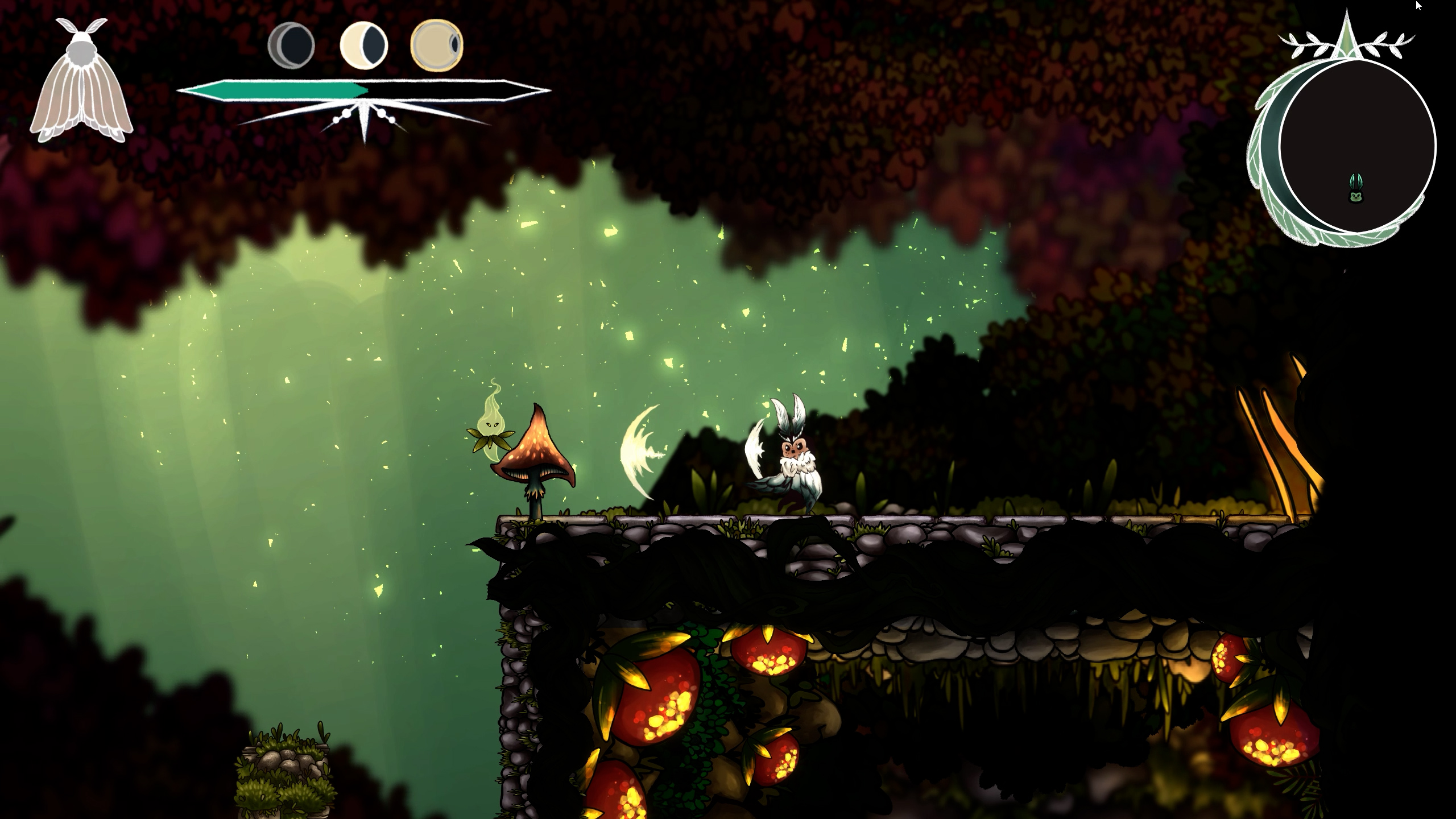
Task: Click the player marker on the minimap
Action: point(1356,189)
